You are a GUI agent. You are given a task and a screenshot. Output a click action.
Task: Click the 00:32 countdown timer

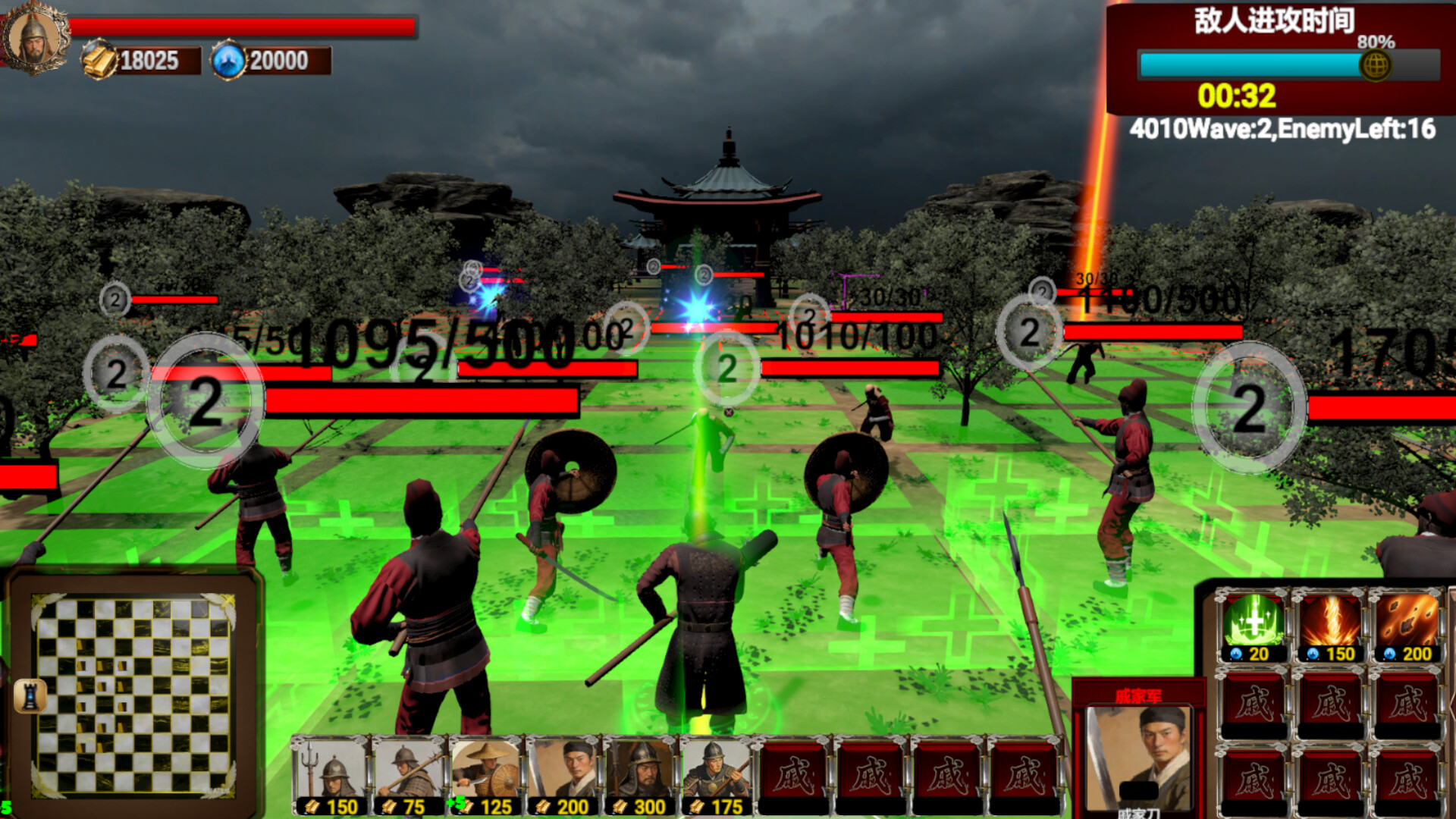point(1235,96)
